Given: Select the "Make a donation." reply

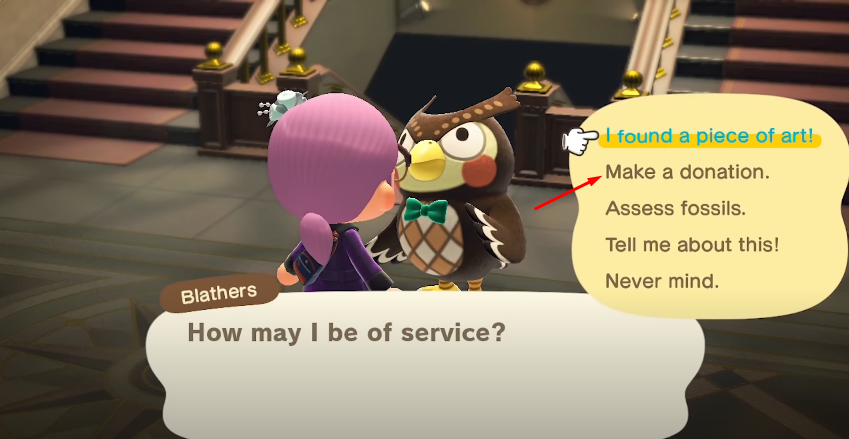Looking at the screenshot, I should point(688,172).
